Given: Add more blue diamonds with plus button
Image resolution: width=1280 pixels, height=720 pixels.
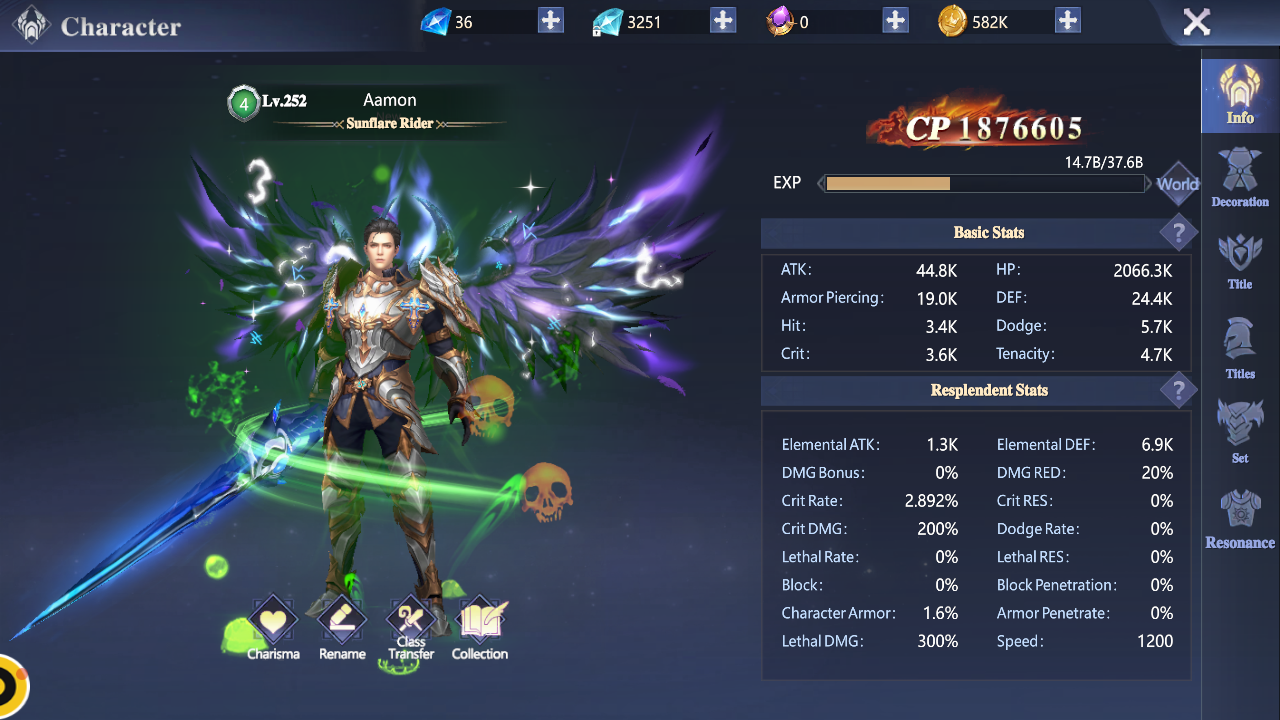Looking at the screenshot, I should pos(551,21).
